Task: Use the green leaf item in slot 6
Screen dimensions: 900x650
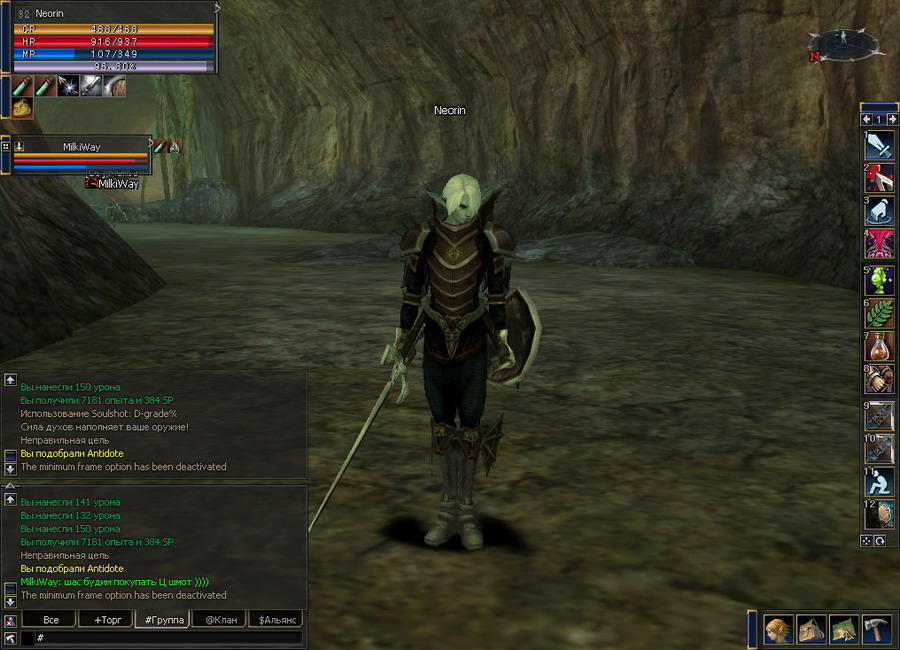Action: coord(879,313)
